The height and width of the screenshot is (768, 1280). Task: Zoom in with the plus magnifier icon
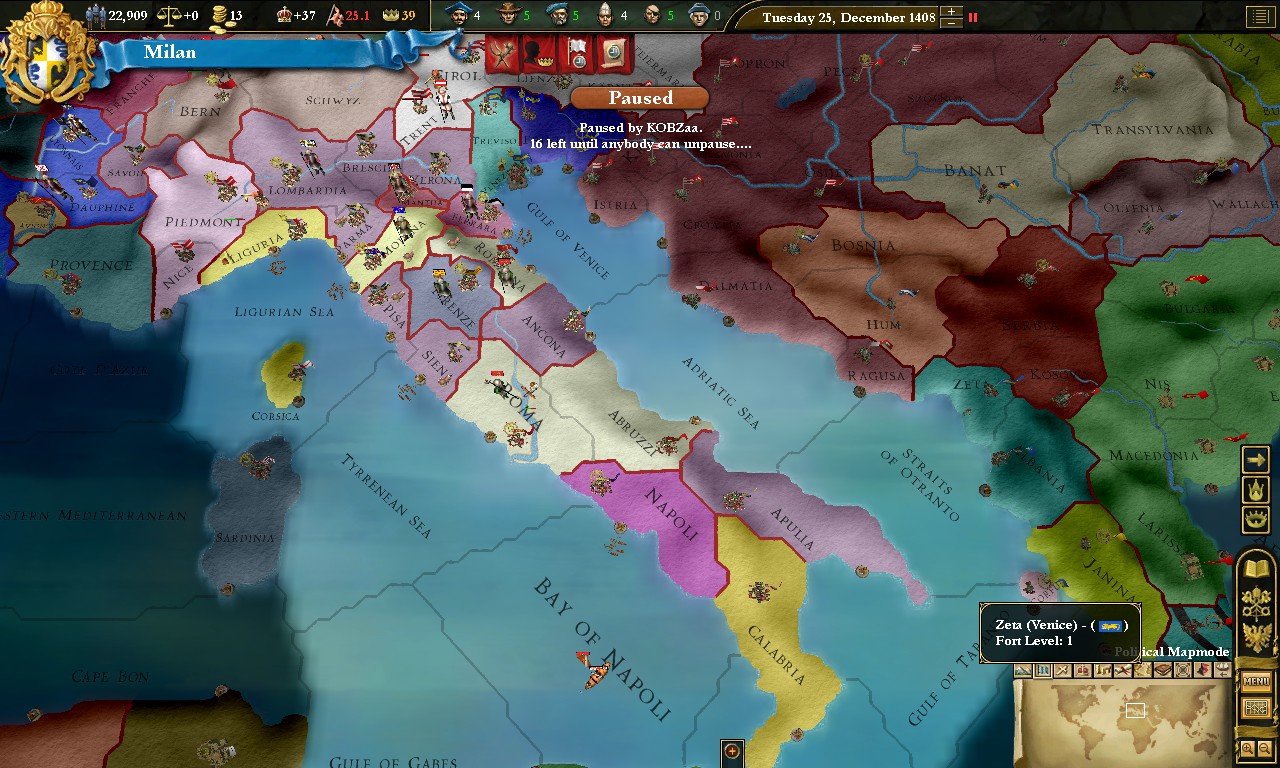(1248, 747)
